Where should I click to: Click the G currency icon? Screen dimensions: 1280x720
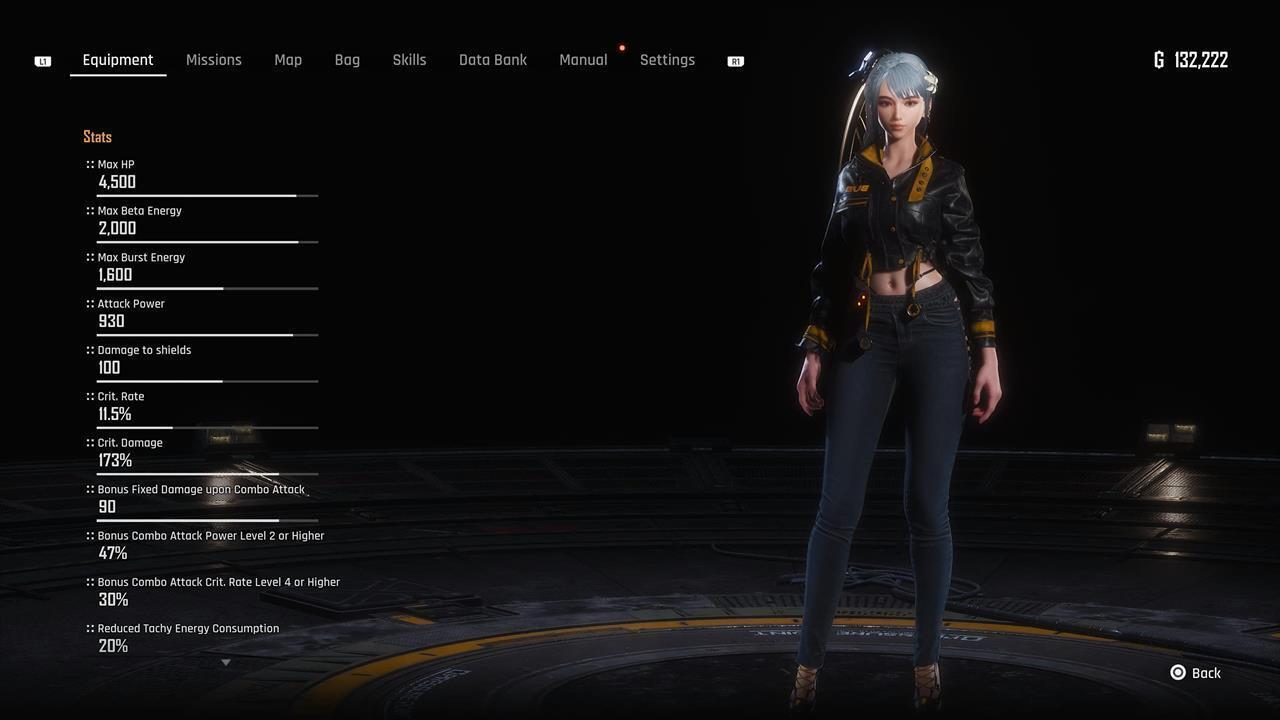click(1158, 60)
